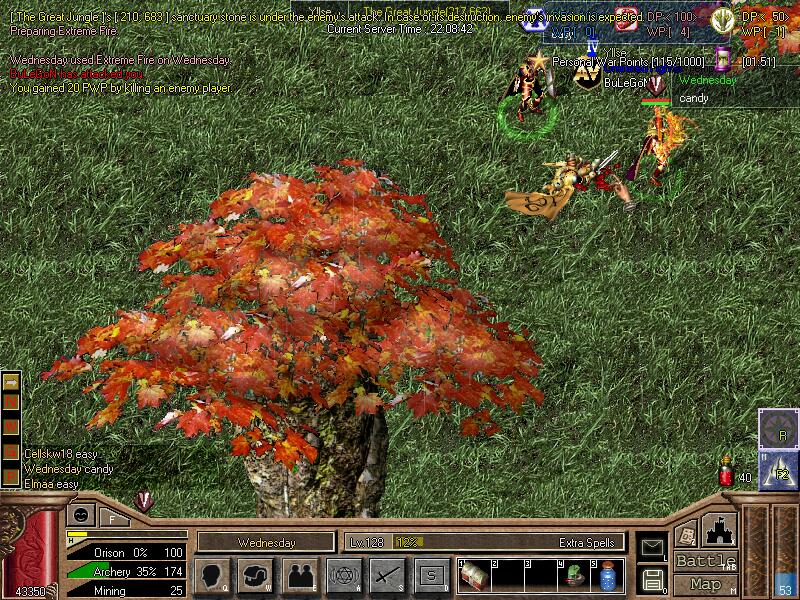
Task: Open the quest scroll icon
Action: point(687,534)
